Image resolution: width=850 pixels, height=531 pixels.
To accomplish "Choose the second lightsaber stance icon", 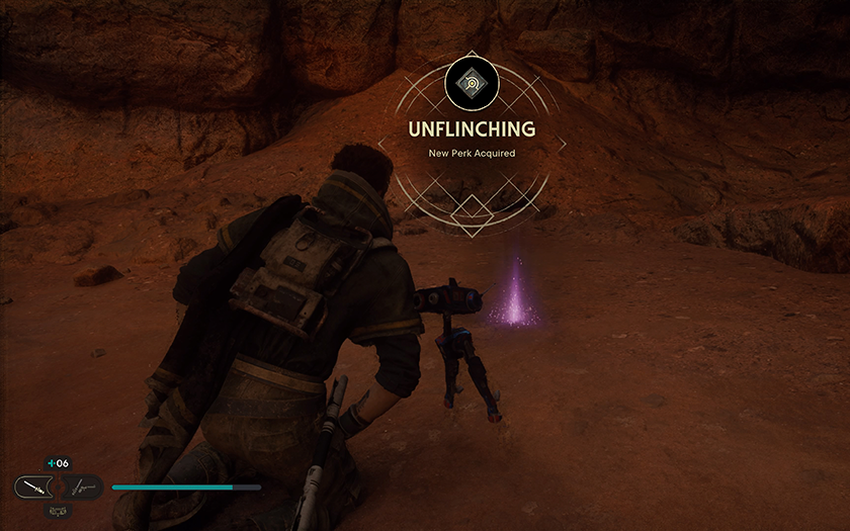I will [84, 487].
